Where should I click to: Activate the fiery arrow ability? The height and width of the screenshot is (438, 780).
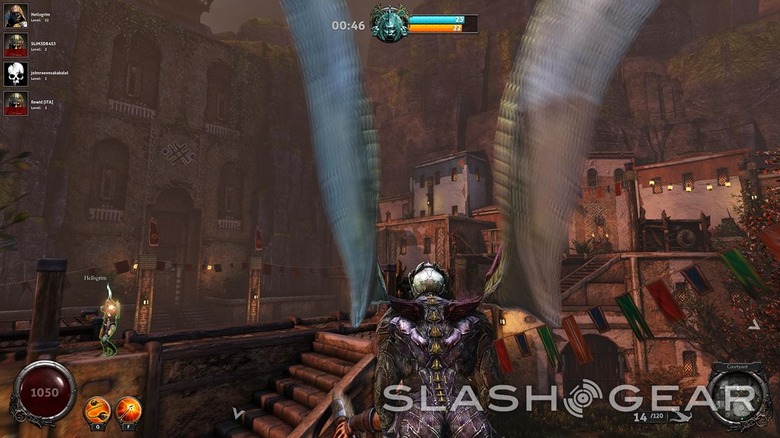click(128, 409)
